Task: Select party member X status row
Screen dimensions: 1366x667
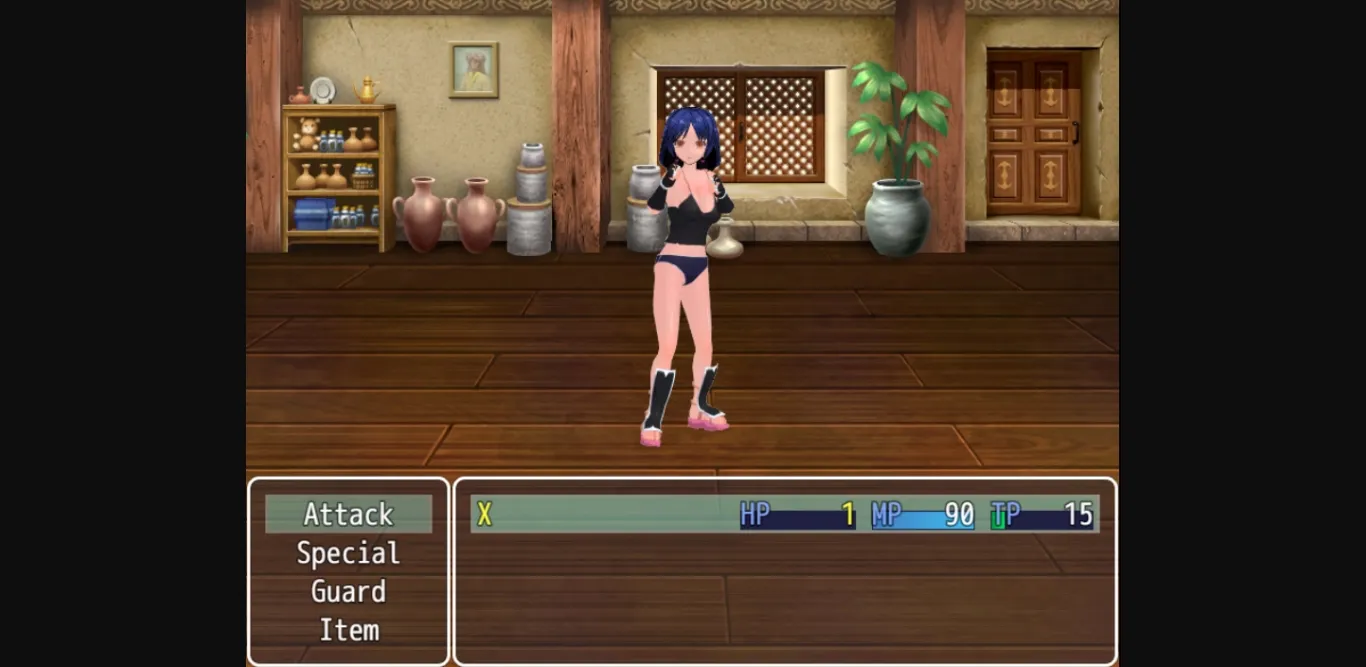Action: [784, 514]
